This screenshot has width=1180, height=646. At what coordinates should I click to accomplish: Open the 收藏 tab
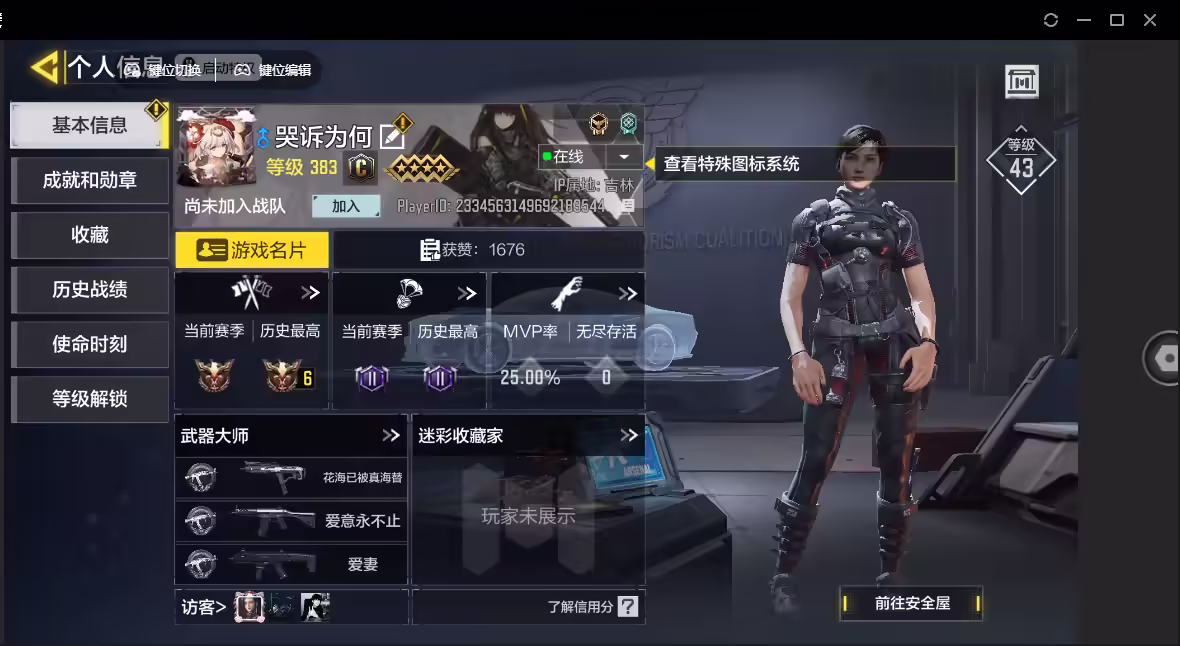89,235
